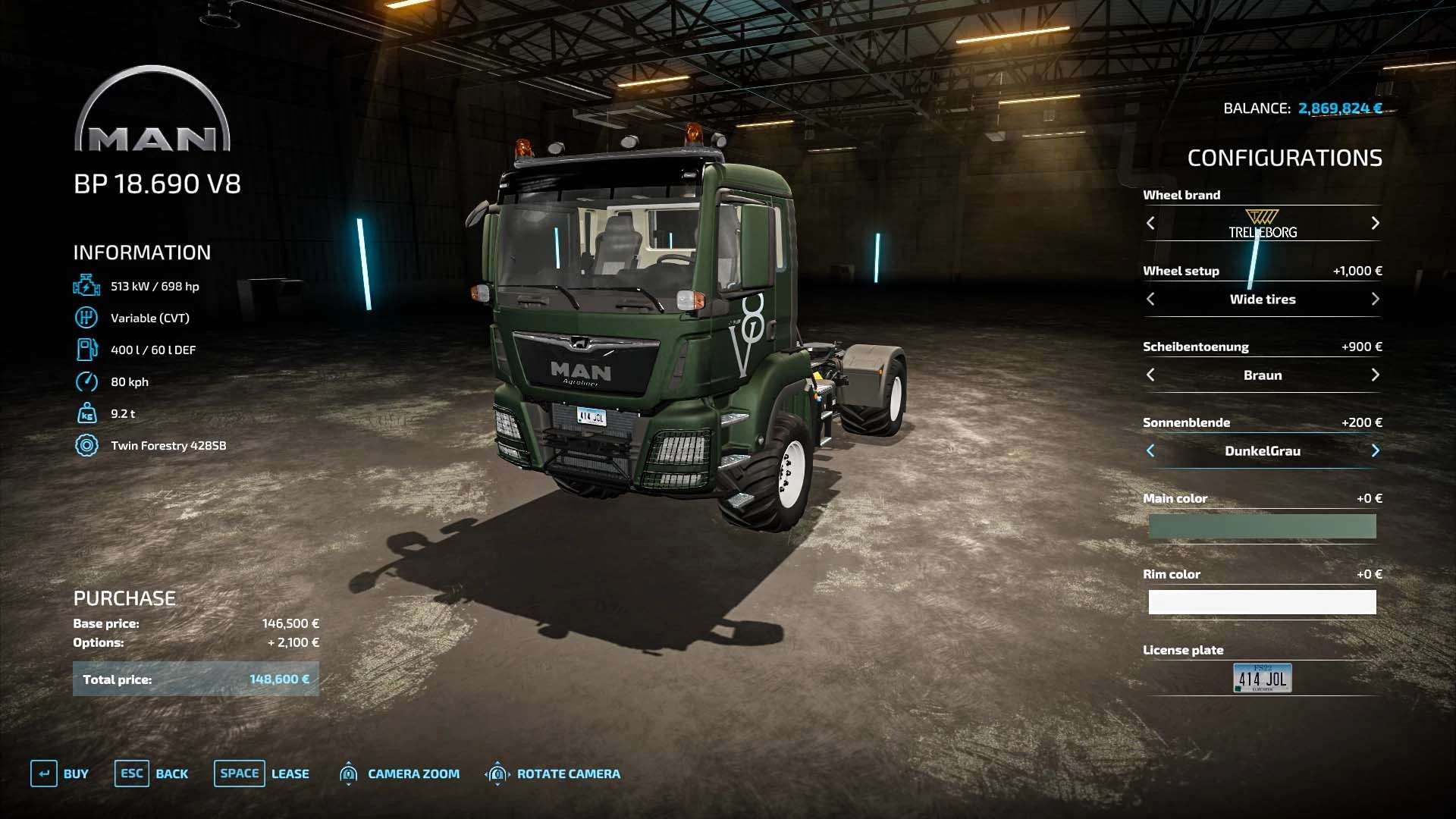
Task: Go to previous wheel brand option
Action: tap(1150, 223)
